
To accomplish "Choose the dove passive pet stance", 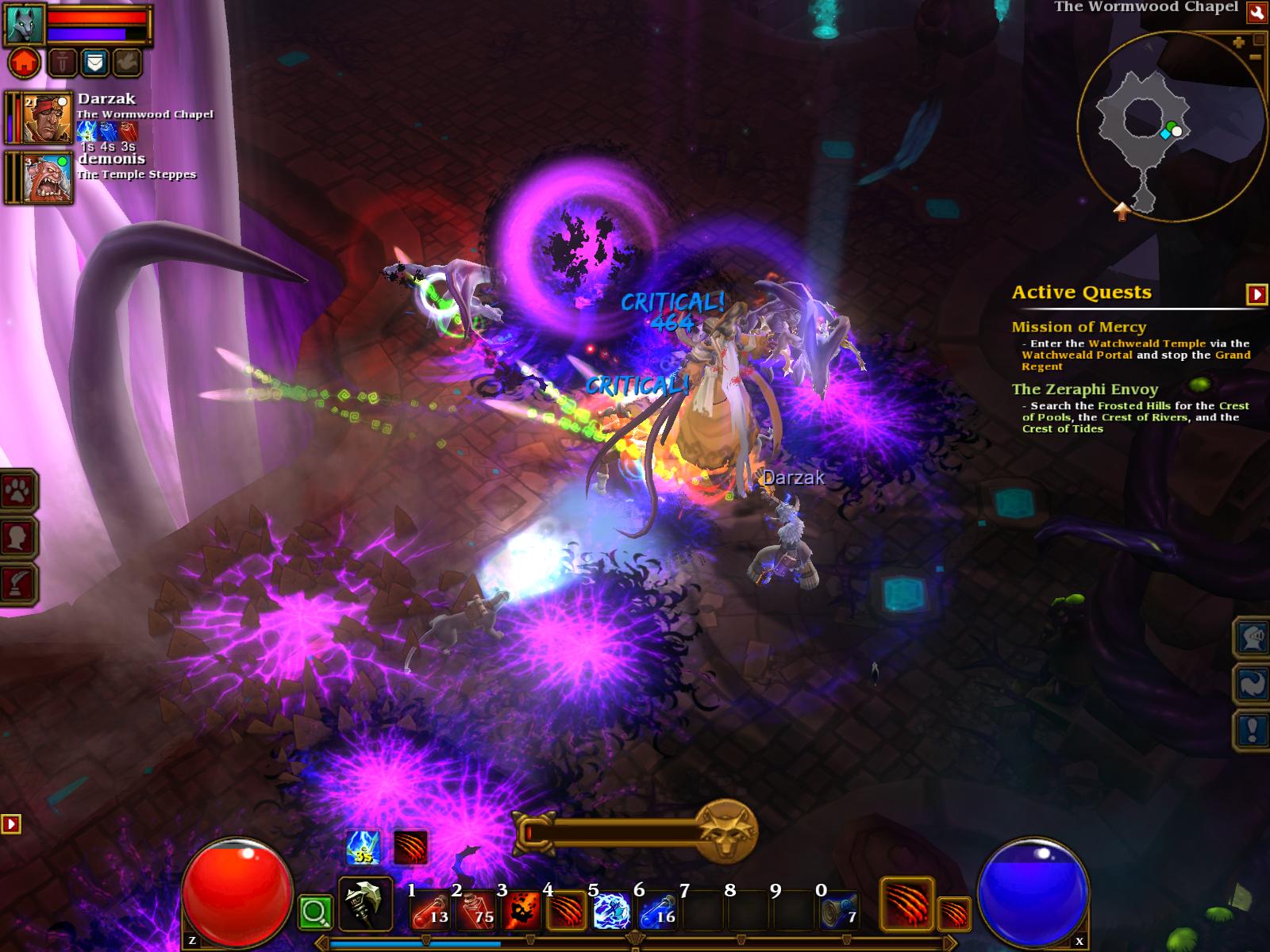I will [x=127, y=62].
